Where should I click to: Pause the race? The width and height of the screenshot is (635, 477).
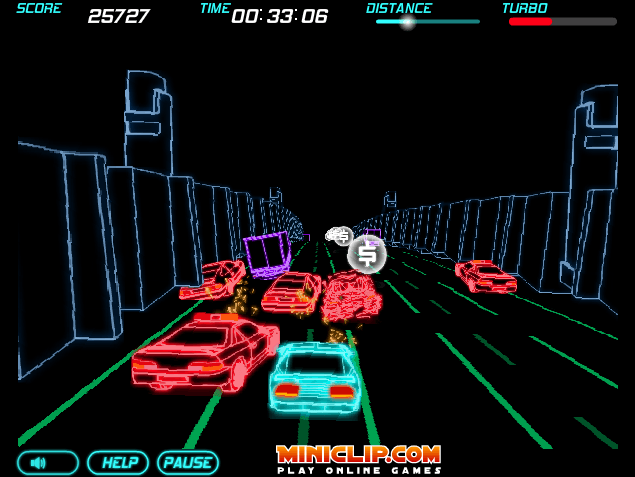click(x=187, y=463)
